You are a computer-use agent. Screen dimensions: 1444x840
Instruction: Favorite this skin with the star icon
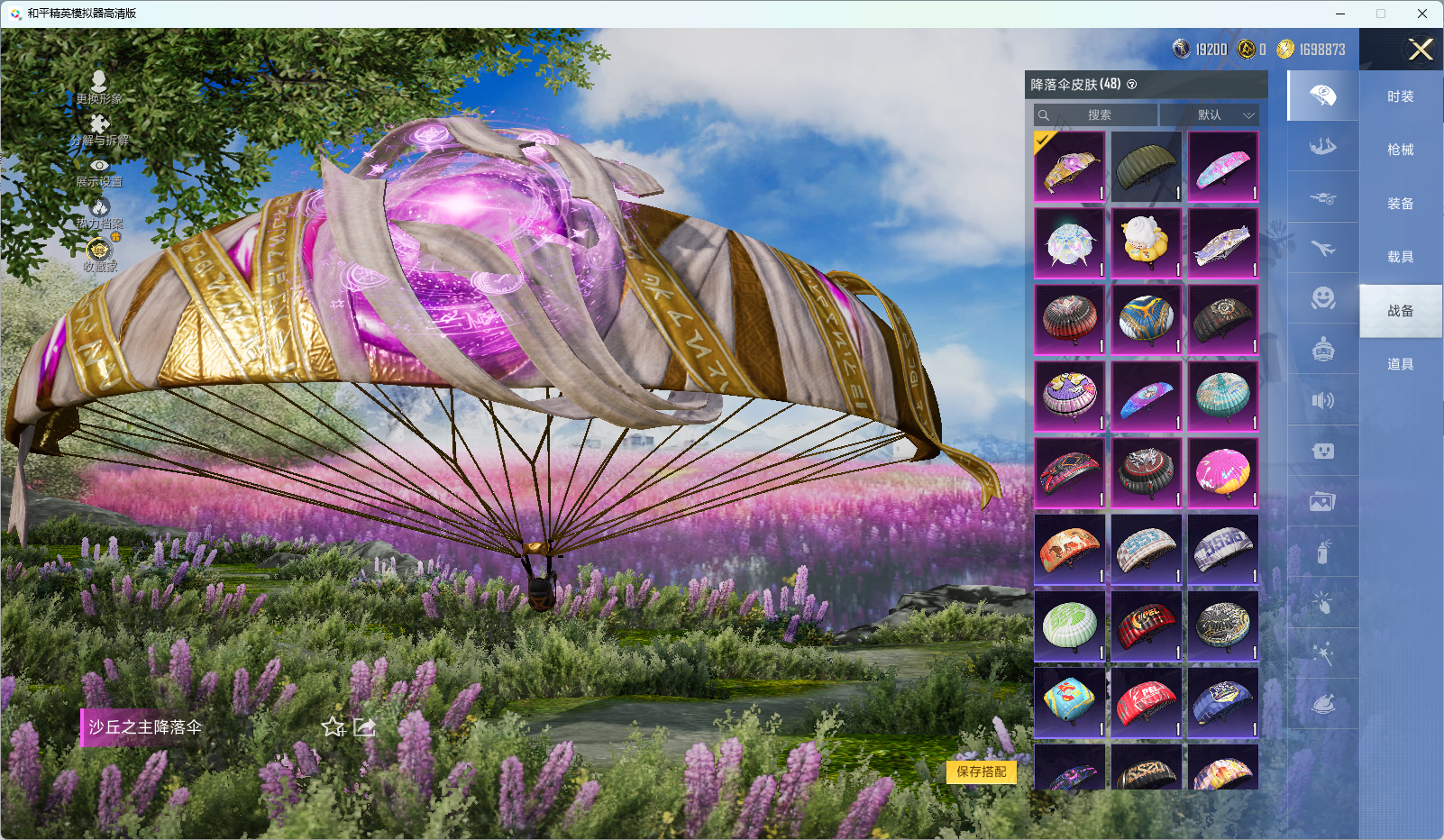click(334, 727)
